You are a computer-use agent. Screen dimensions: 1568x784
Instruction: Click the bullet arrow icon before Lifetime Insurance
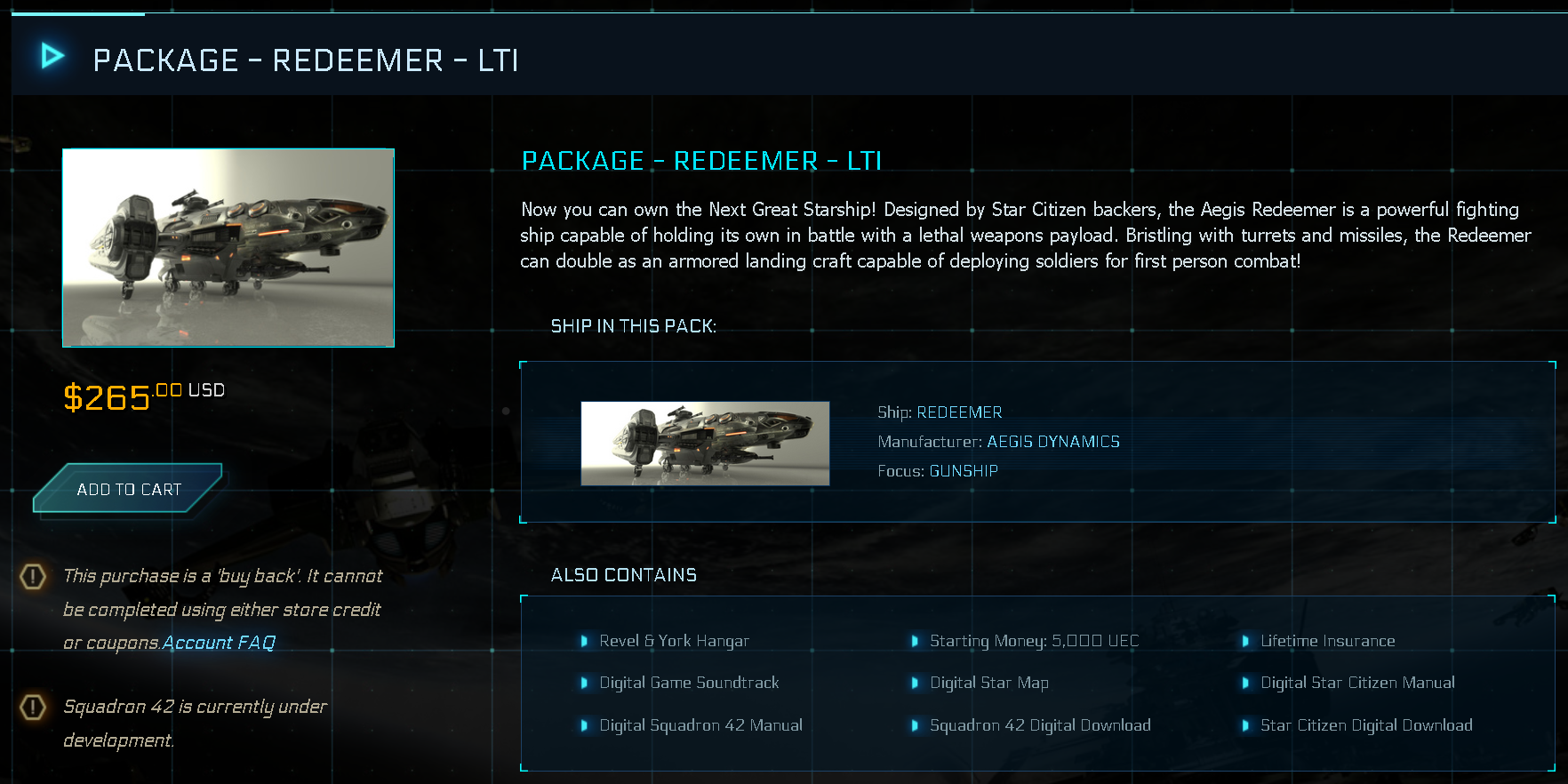[1247, 640]
